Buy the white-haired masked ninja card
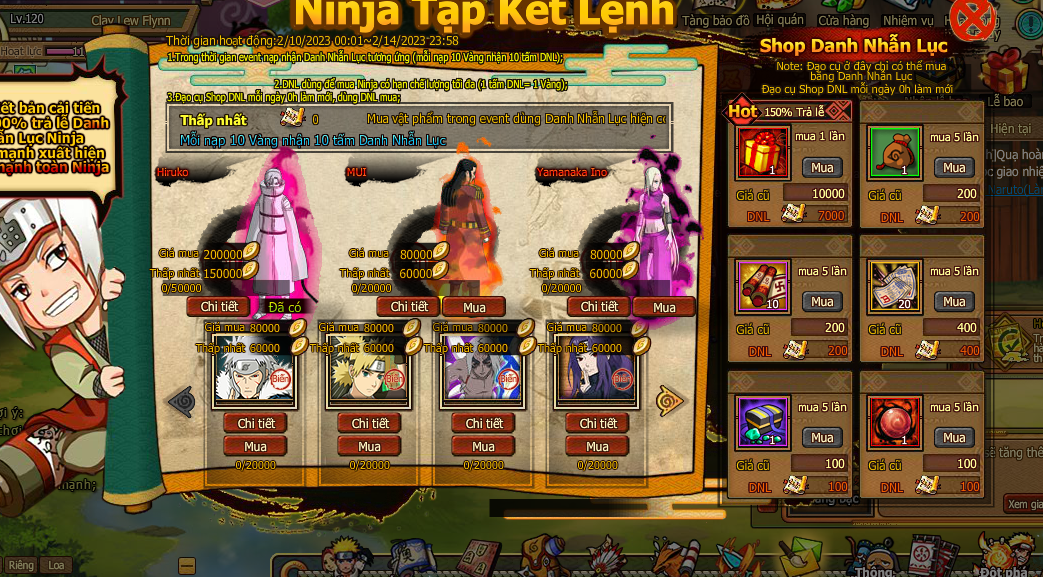This screenshot has height=577, width=1043. [x=255, y=446]
